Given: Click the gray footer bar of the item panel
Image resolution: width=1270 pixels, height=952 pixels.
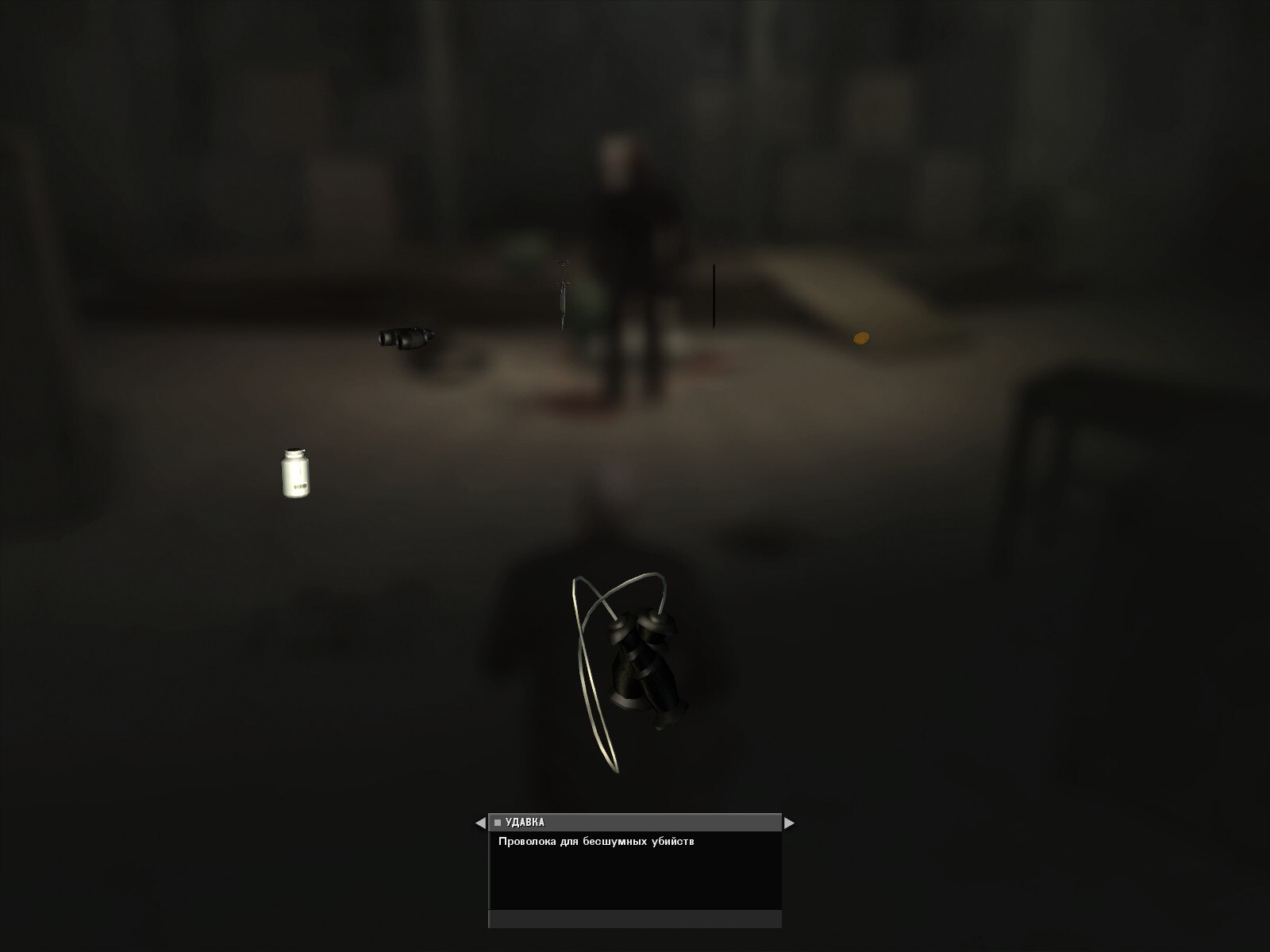Looking at the screenshot, I should (x=635, y=920).
